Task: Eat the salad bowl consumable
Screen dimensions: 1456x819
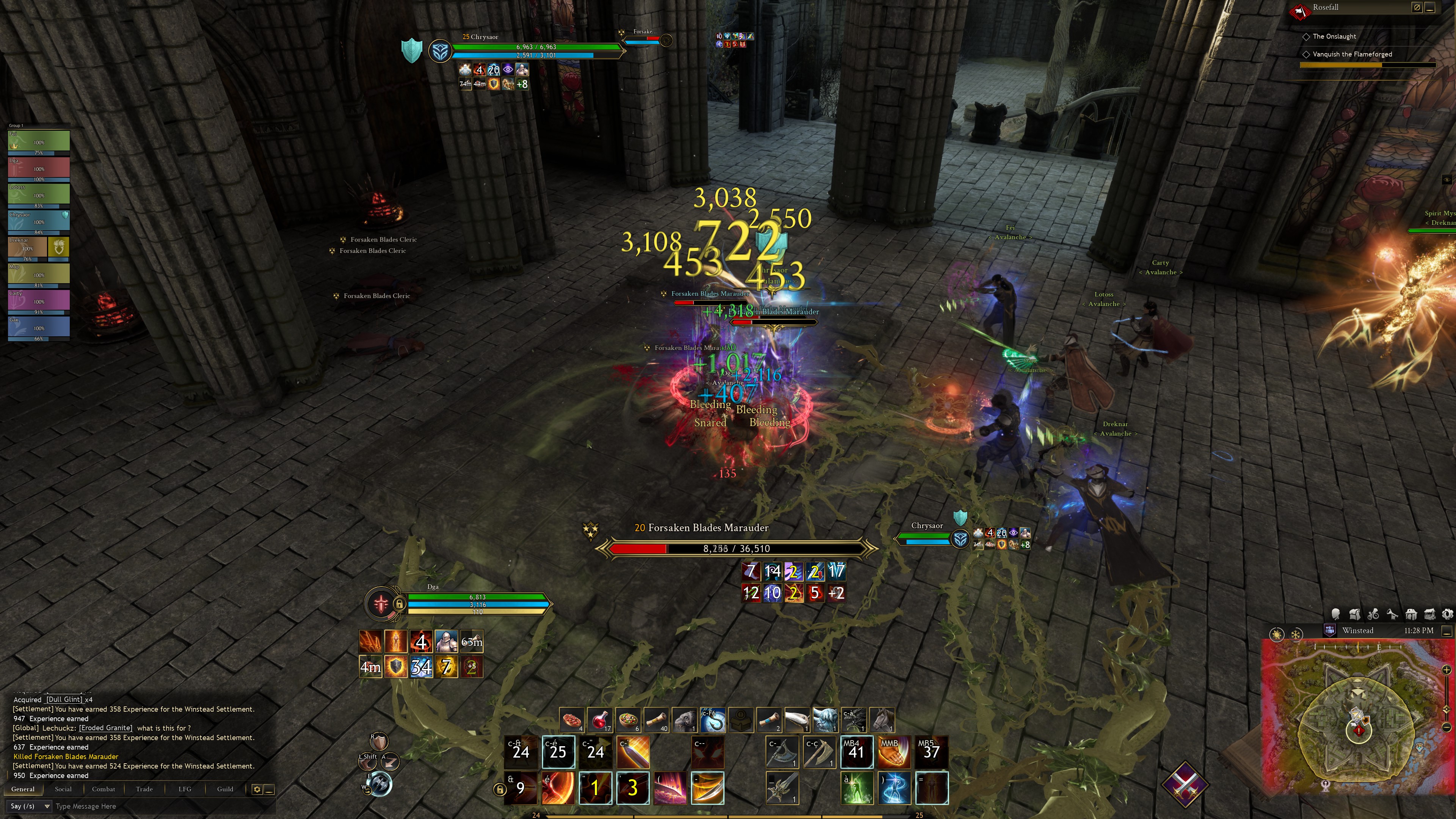Action: pos(629,720)
